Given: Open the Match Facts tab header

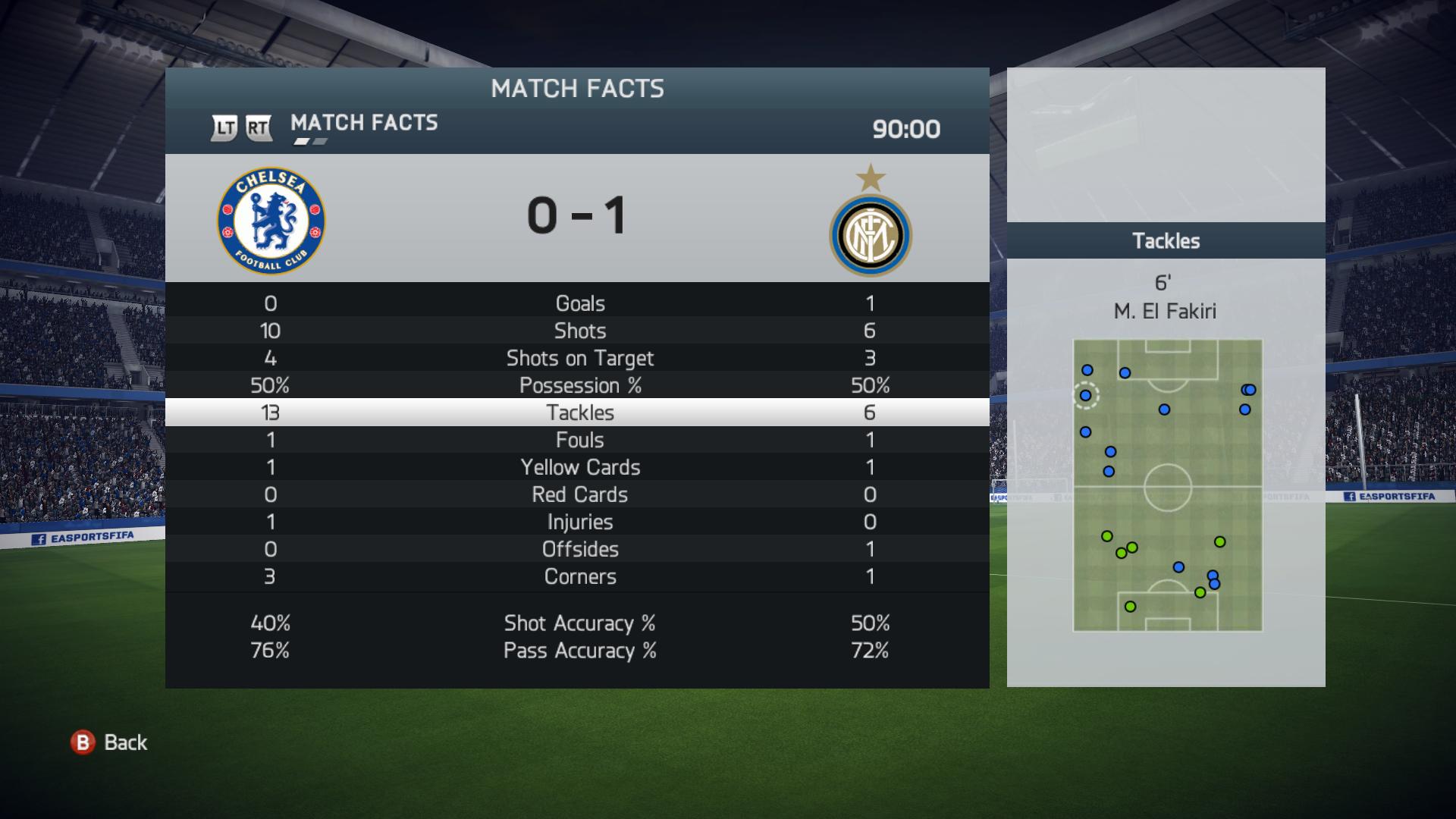Looking at the screenshot, I should pyautogui.click(x=364, y=123).
